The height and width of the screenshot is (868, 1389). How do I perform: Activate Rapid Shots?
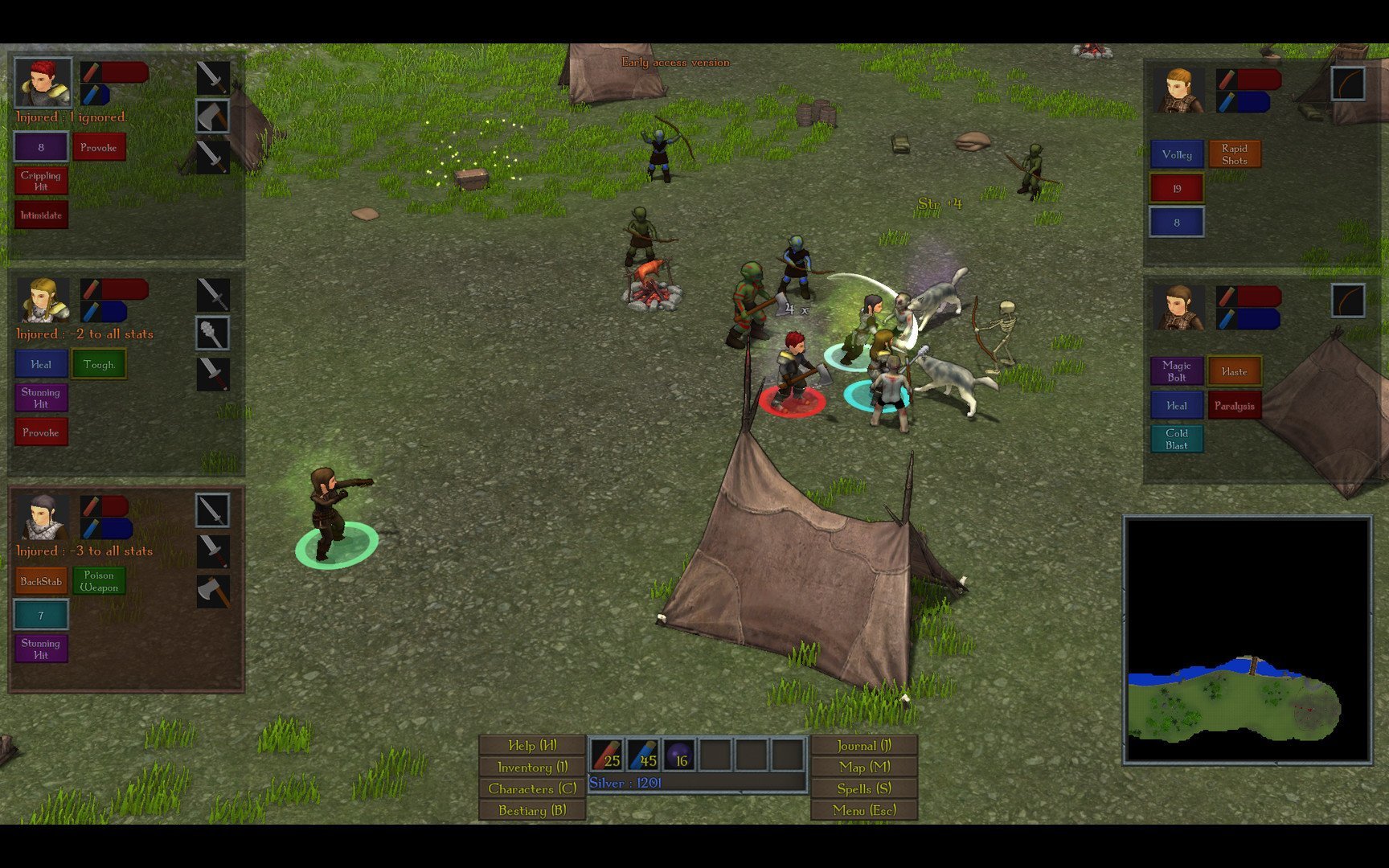1235,154
